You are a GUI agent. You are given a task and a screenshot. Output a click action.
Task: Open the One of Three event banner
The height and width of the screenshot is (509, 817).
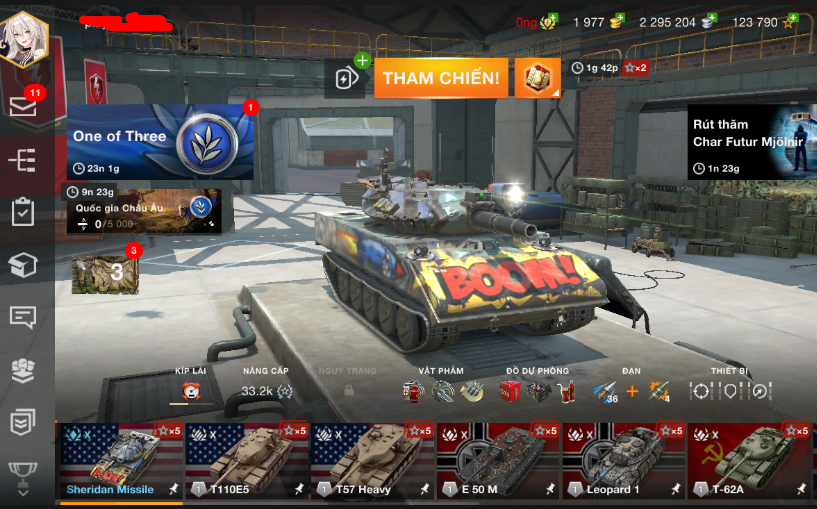pos(160,141)
